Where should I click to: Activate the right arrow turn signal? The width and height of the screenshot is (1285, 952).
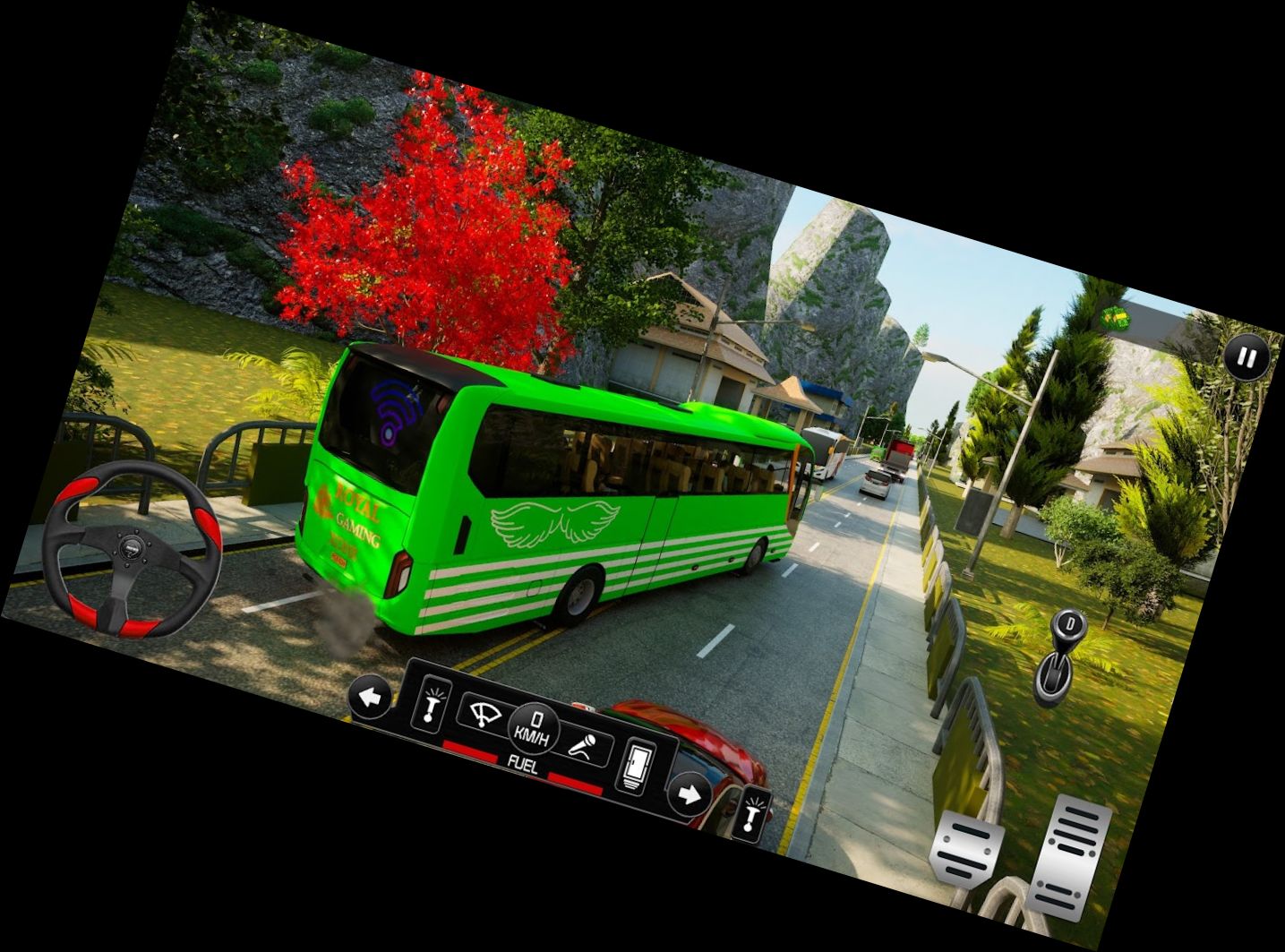(689, 793)
